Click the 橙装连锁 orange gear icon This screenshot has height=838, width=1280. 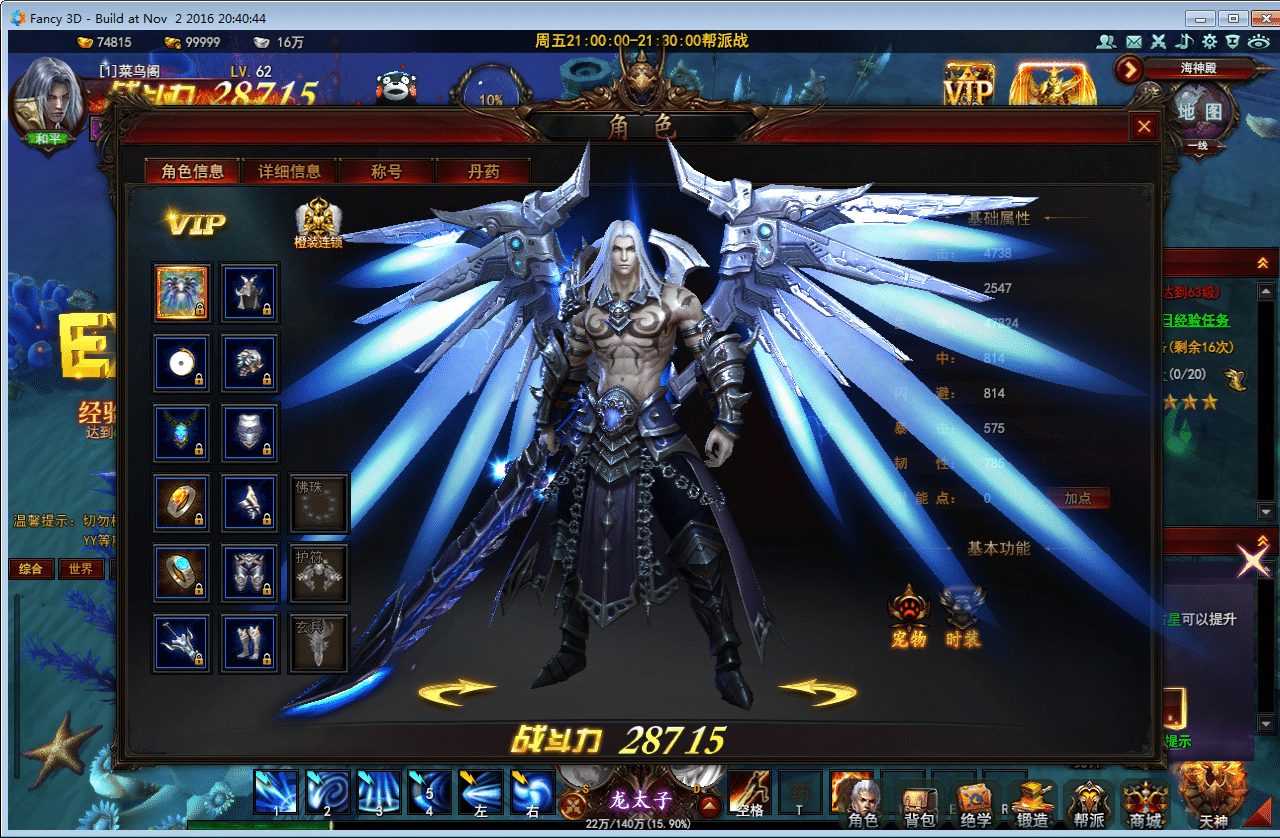[319, 222]
